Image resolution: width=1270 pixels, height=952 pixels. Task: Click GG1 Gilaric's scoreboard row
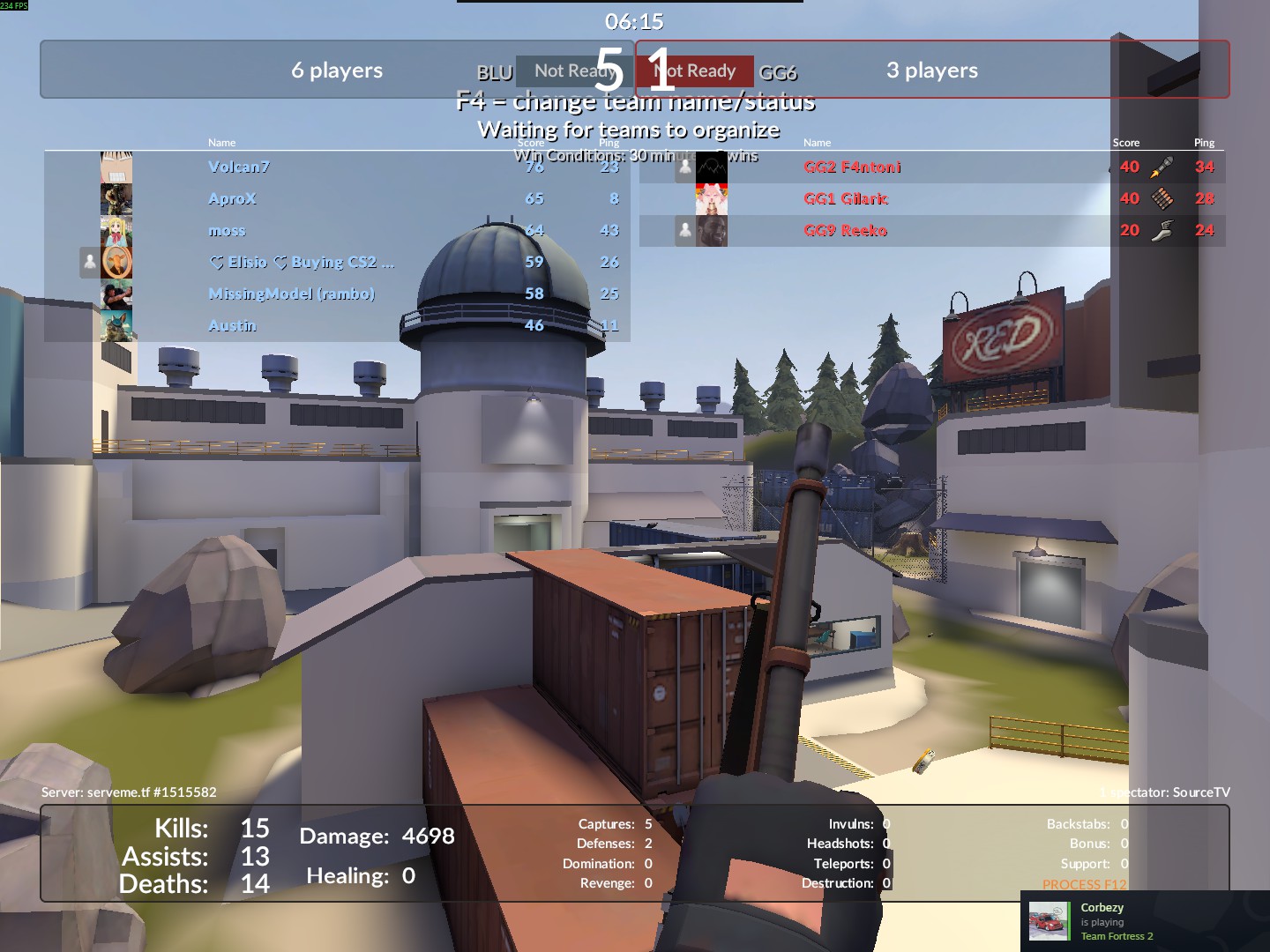(846, 198)
